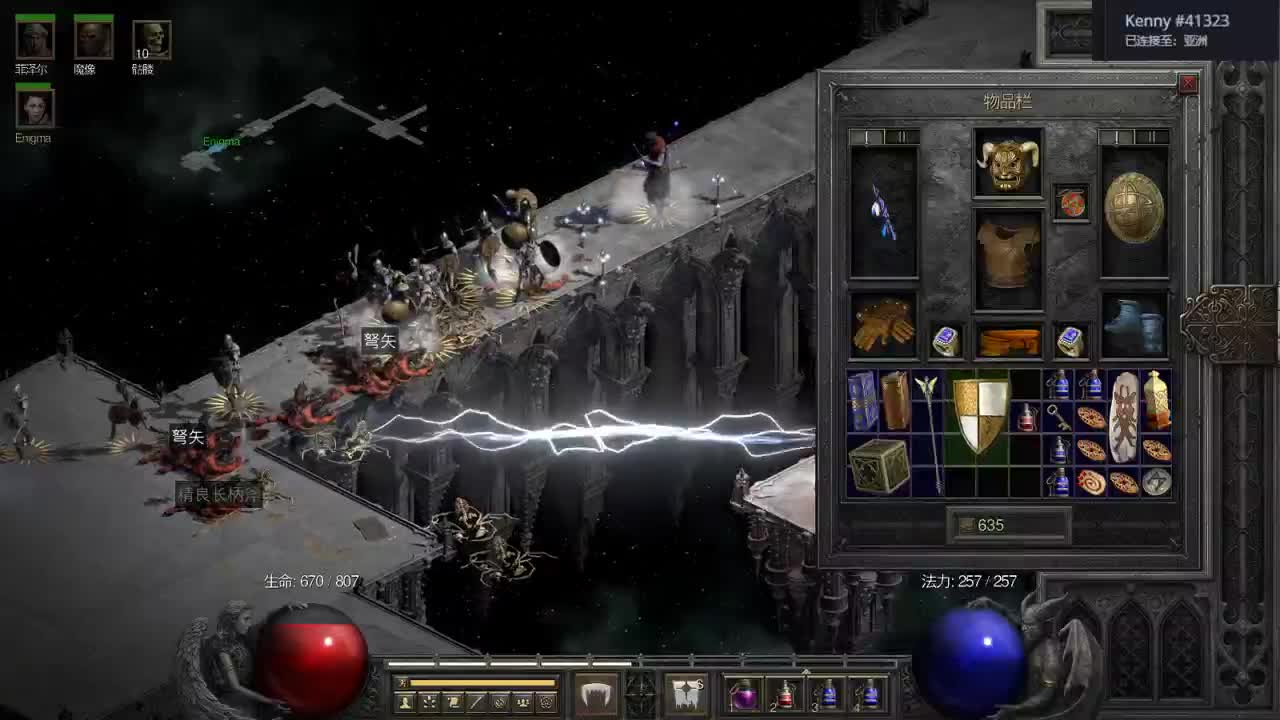Click the equipped ram-horned helmet
Screen dimensions: 1280x720
(1010, 162)
